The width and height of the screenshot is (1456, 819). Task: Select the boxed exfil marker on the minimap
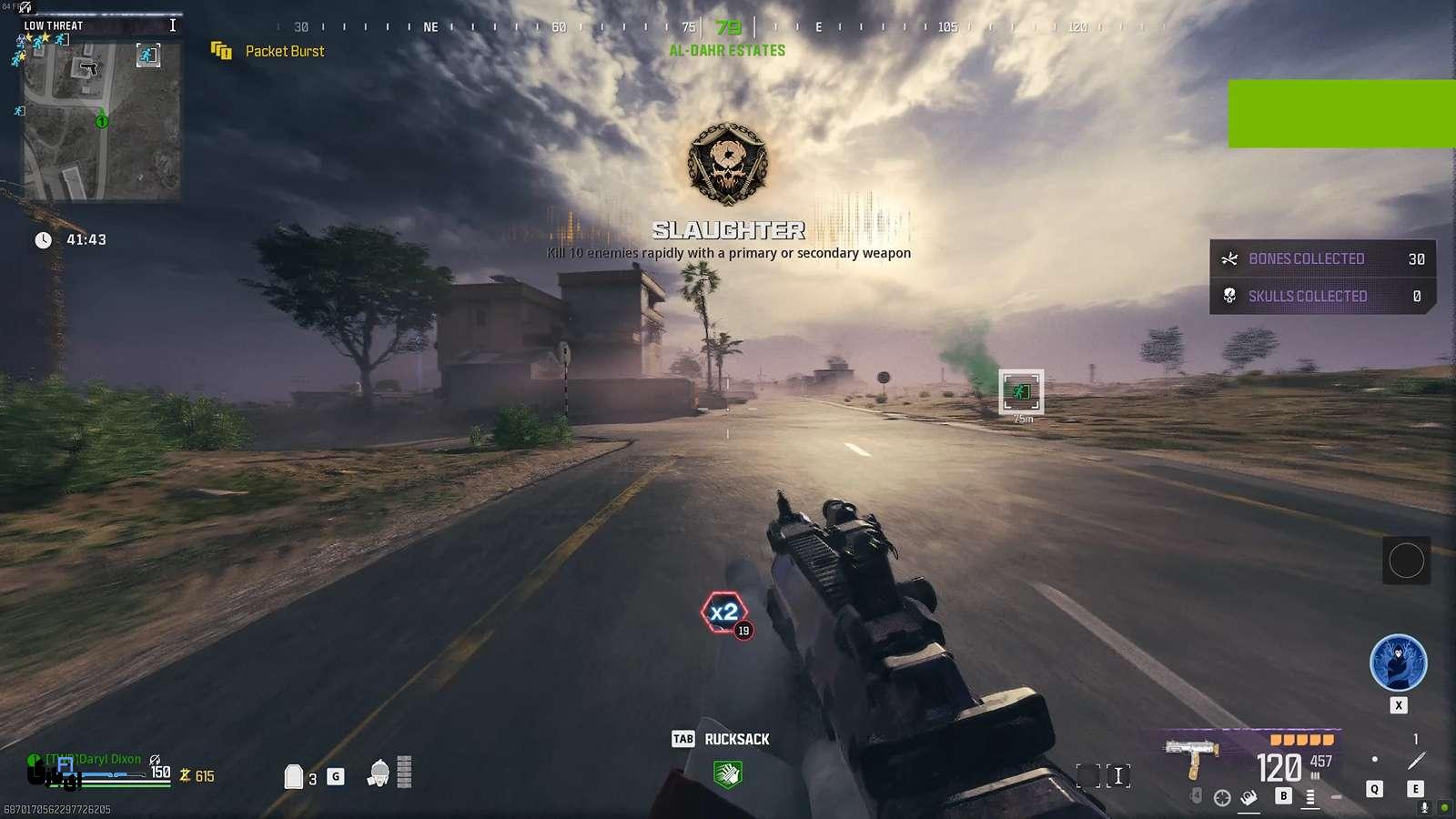tap(147, 56)
